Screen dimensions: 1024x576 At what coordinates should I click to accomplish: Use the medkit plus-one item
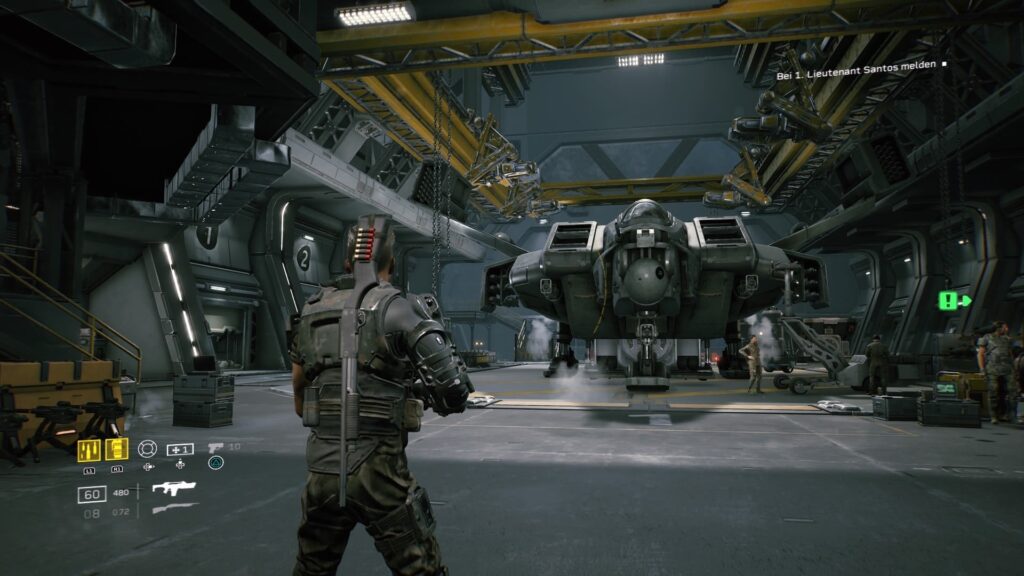180,449
